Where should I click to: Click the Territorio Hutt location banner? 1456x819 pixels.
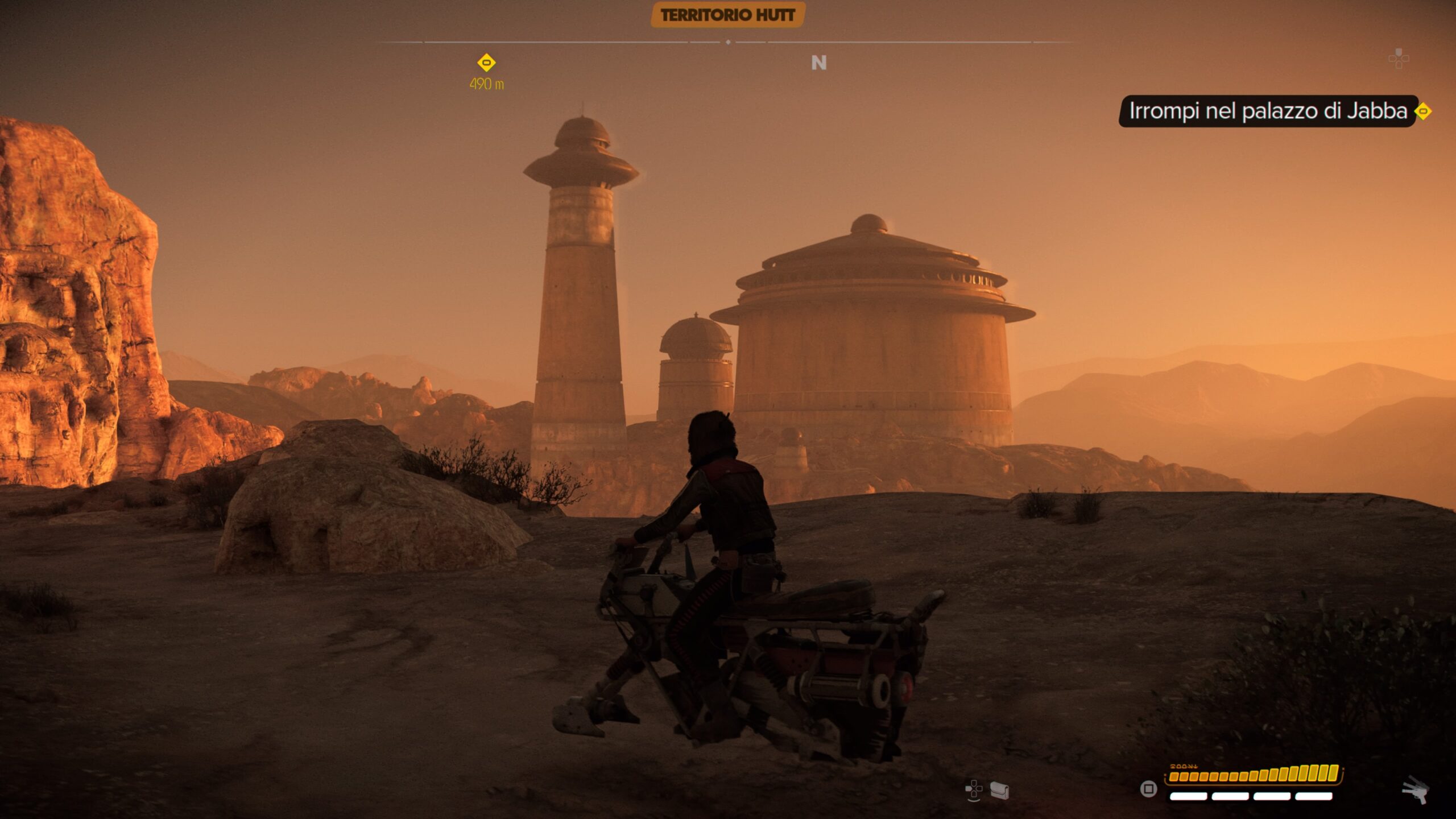coord(727,15)
